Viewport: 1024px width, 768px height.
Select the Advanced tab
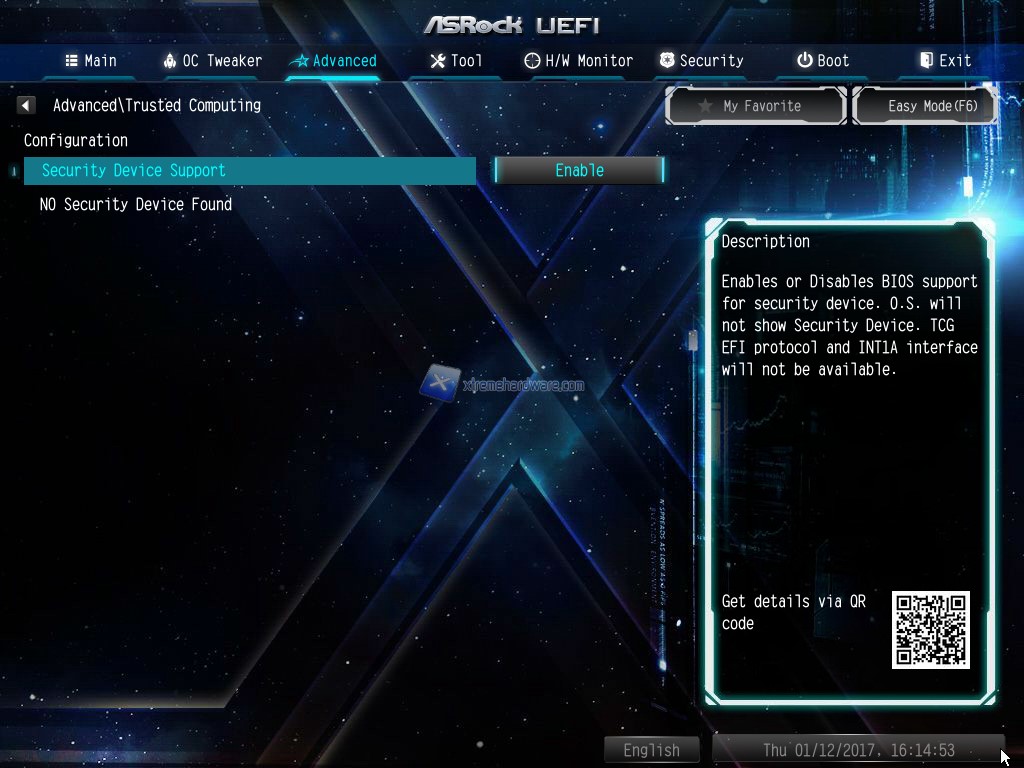click(333, 61)
